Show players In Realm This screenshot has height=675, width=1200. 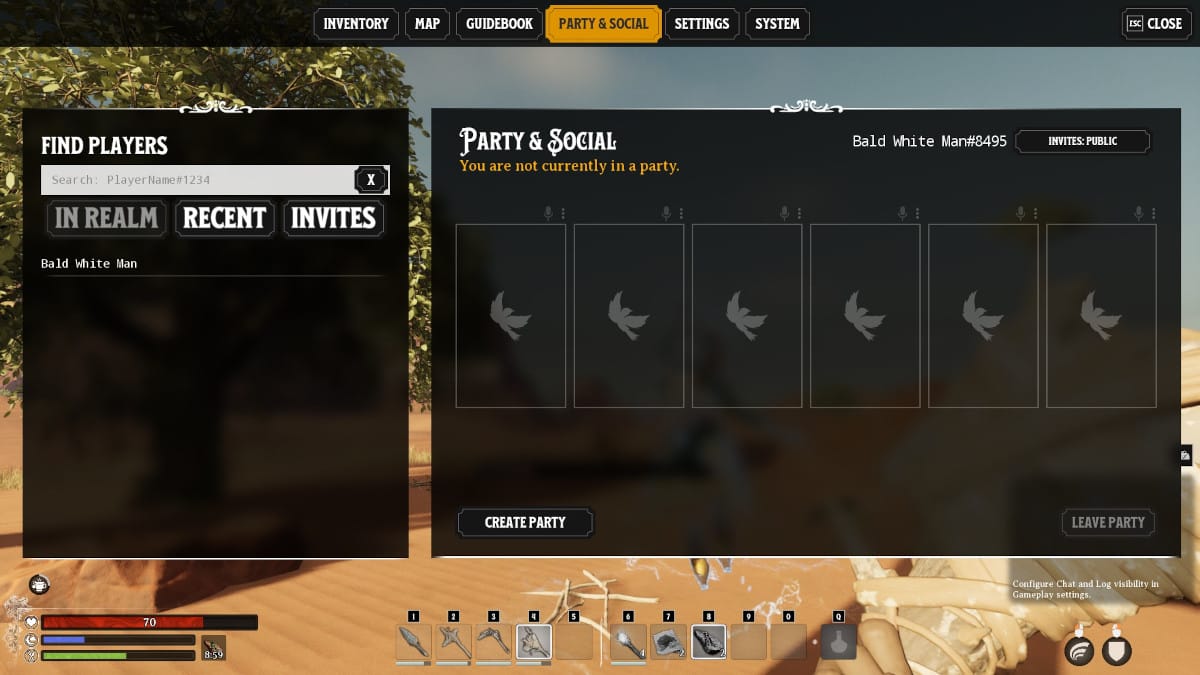pos(106,218)
